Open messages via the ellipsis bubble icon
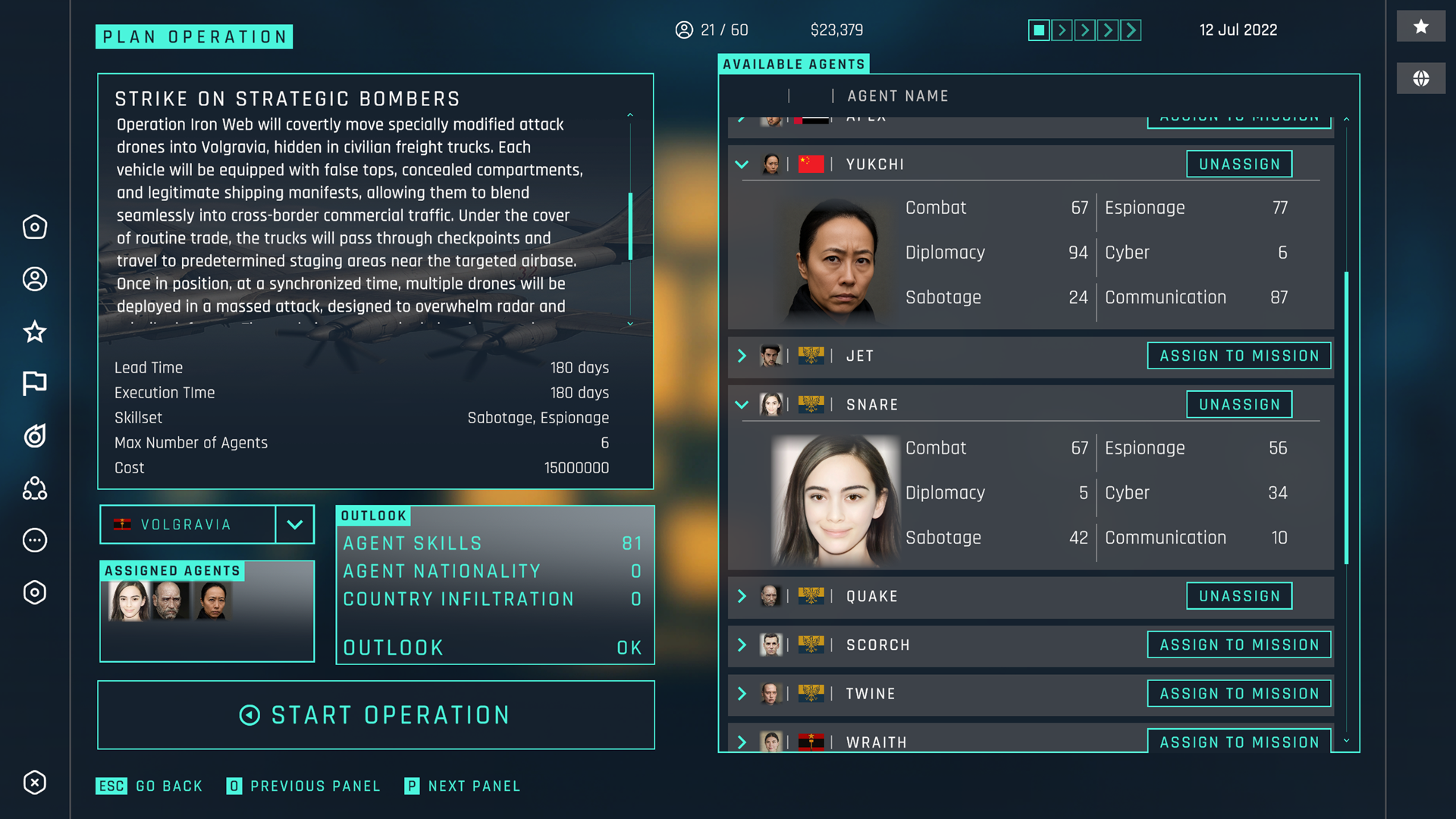Screen dimensions: 1456x819 click(34, 541)
